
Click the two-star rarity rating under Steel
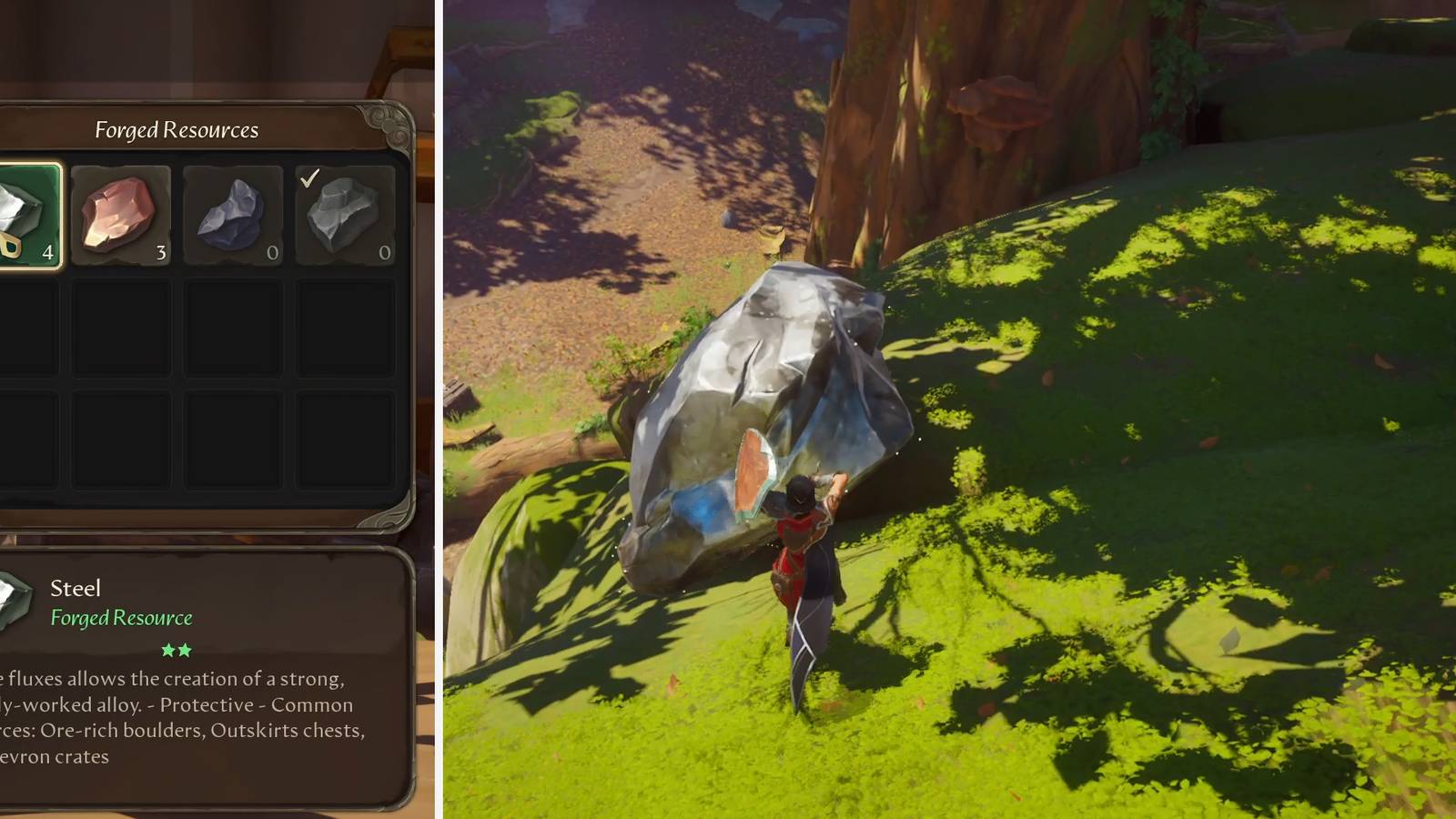[176, 650]
